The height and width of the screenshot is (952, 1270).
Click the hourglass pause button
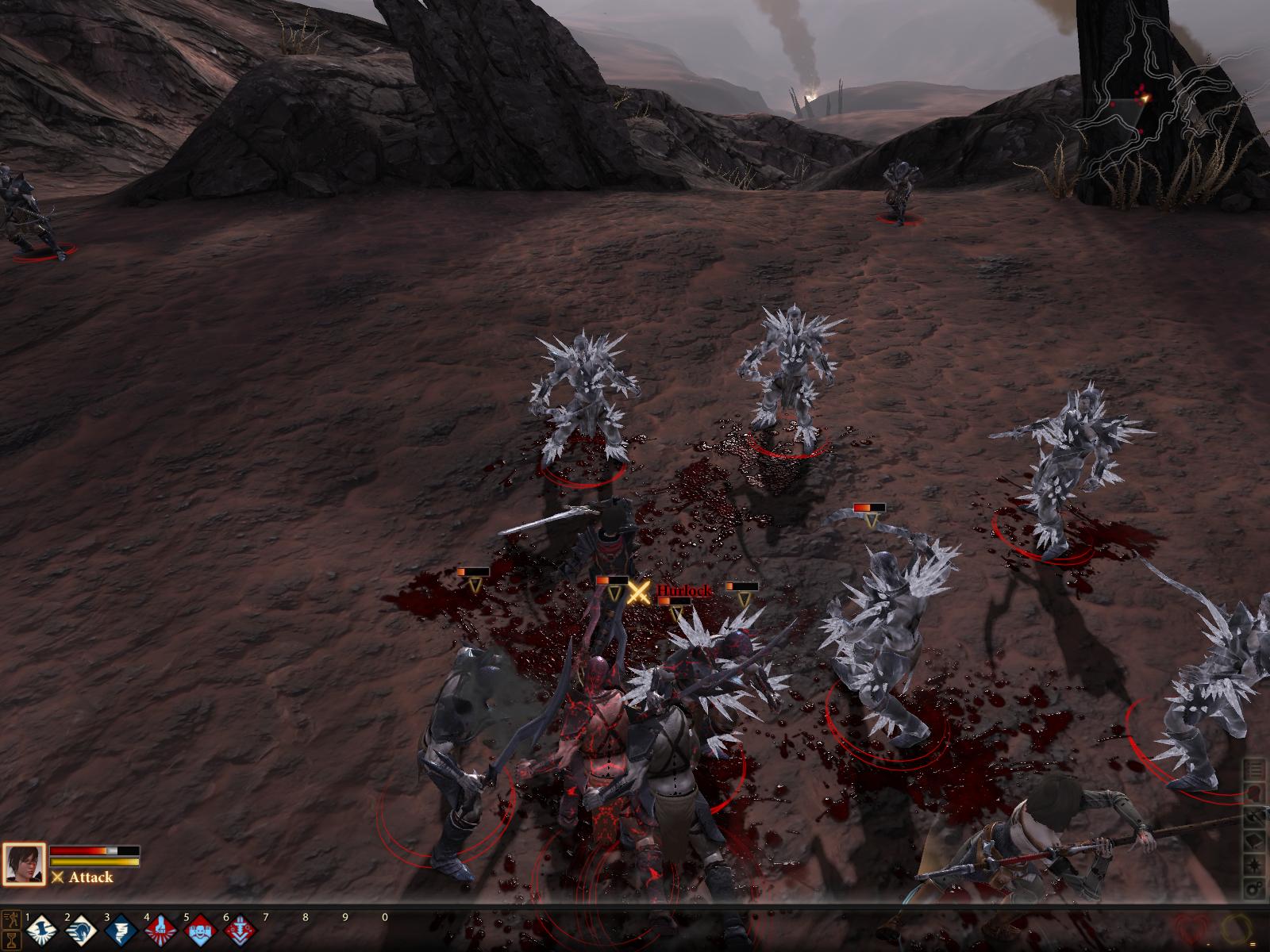[12, 940]
